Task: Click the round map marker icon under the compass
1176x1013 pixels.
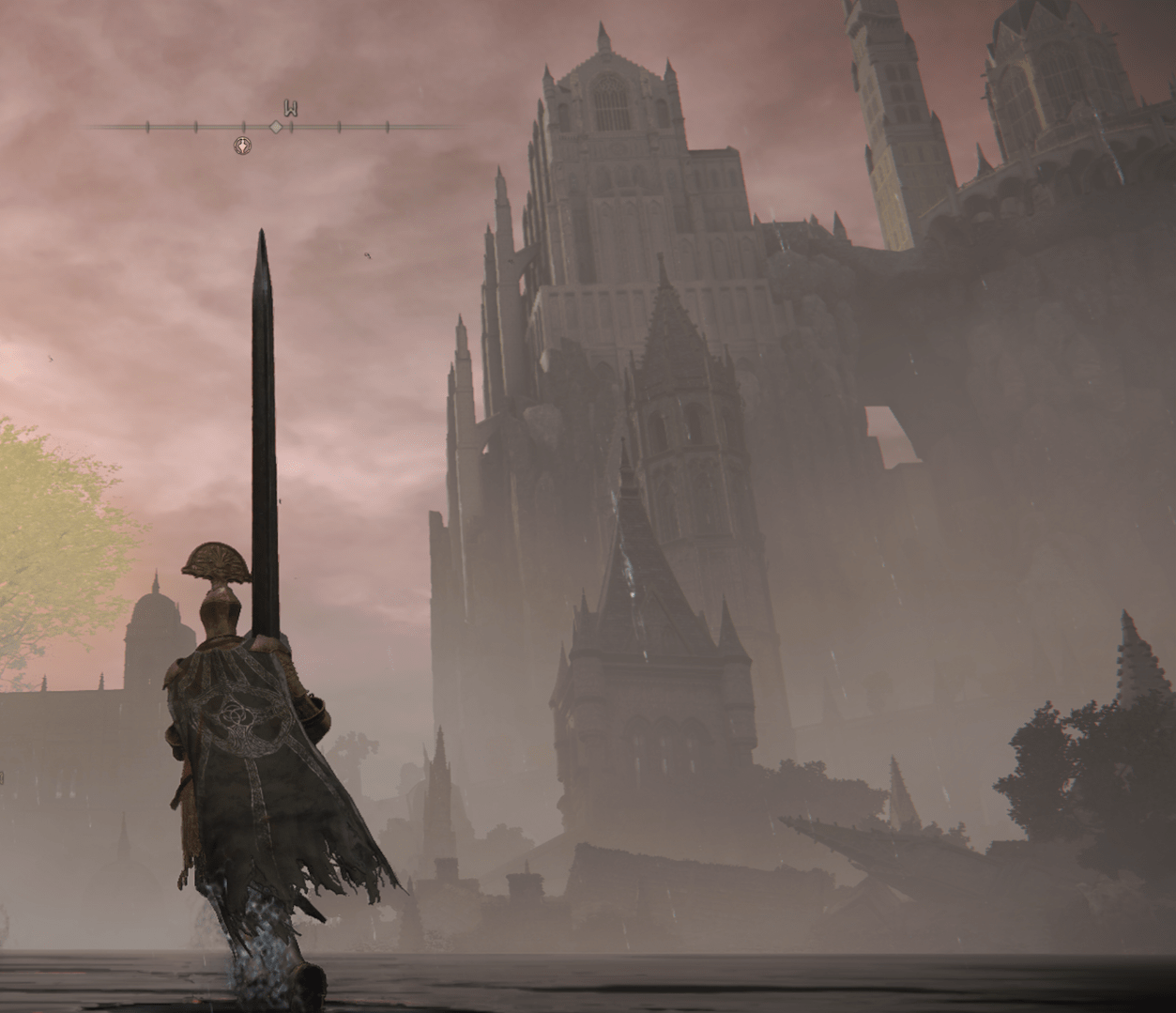Action: coord(242,146)
